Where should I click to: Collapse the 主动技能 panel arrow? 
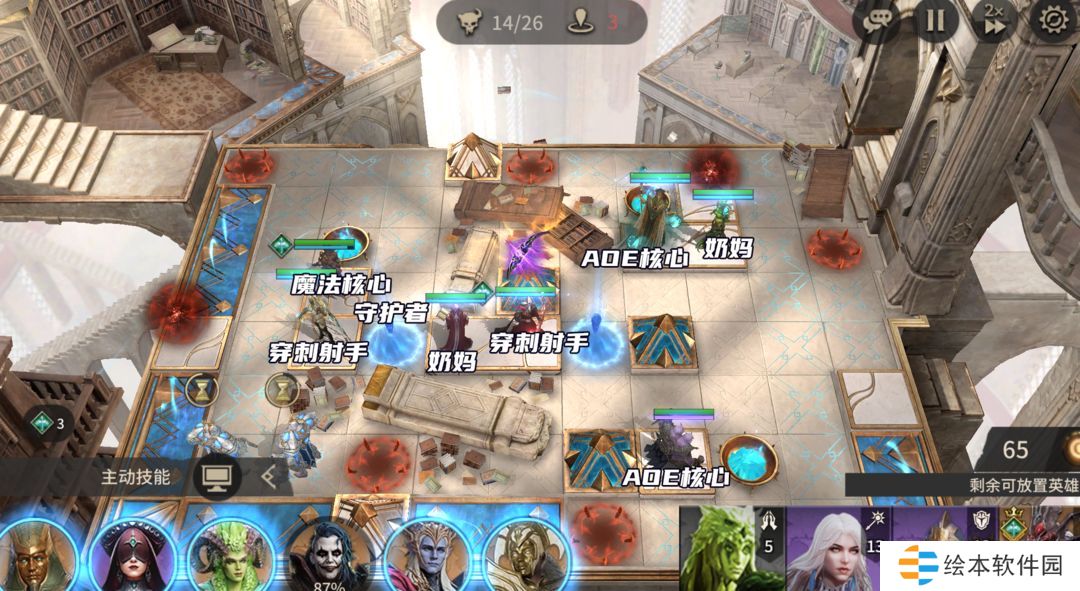[268, 476]
